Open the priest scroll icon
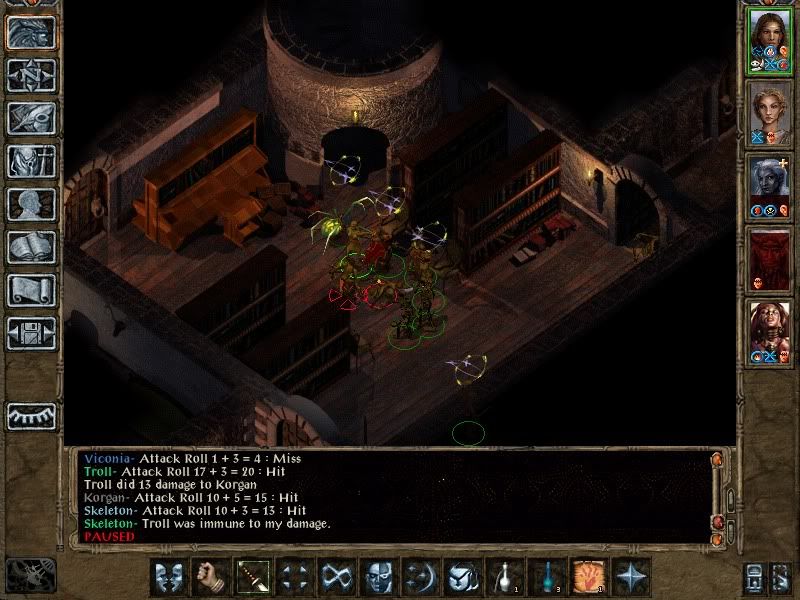800x600 pixels. (31, 290)
